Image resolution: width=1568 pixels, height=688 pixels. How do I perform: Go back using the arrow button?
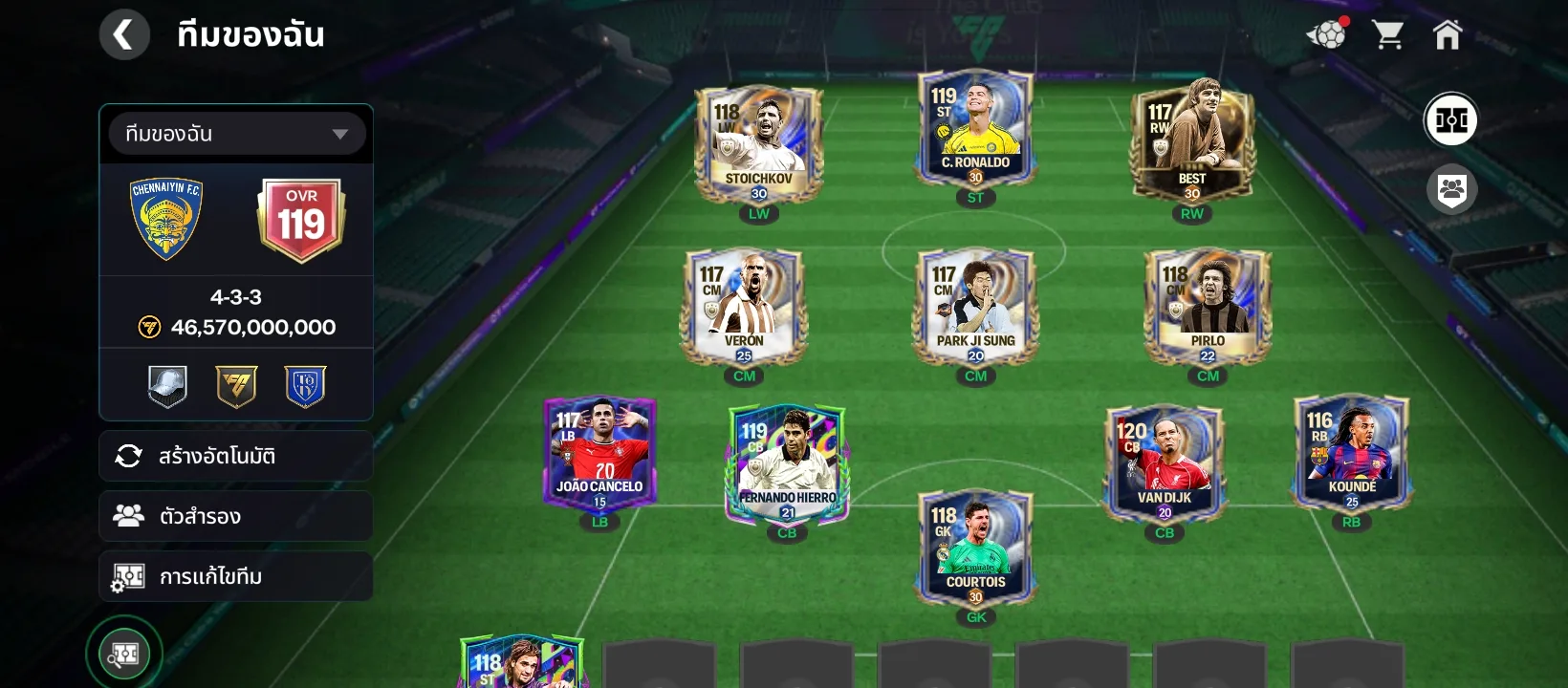(x=124, y=33)
